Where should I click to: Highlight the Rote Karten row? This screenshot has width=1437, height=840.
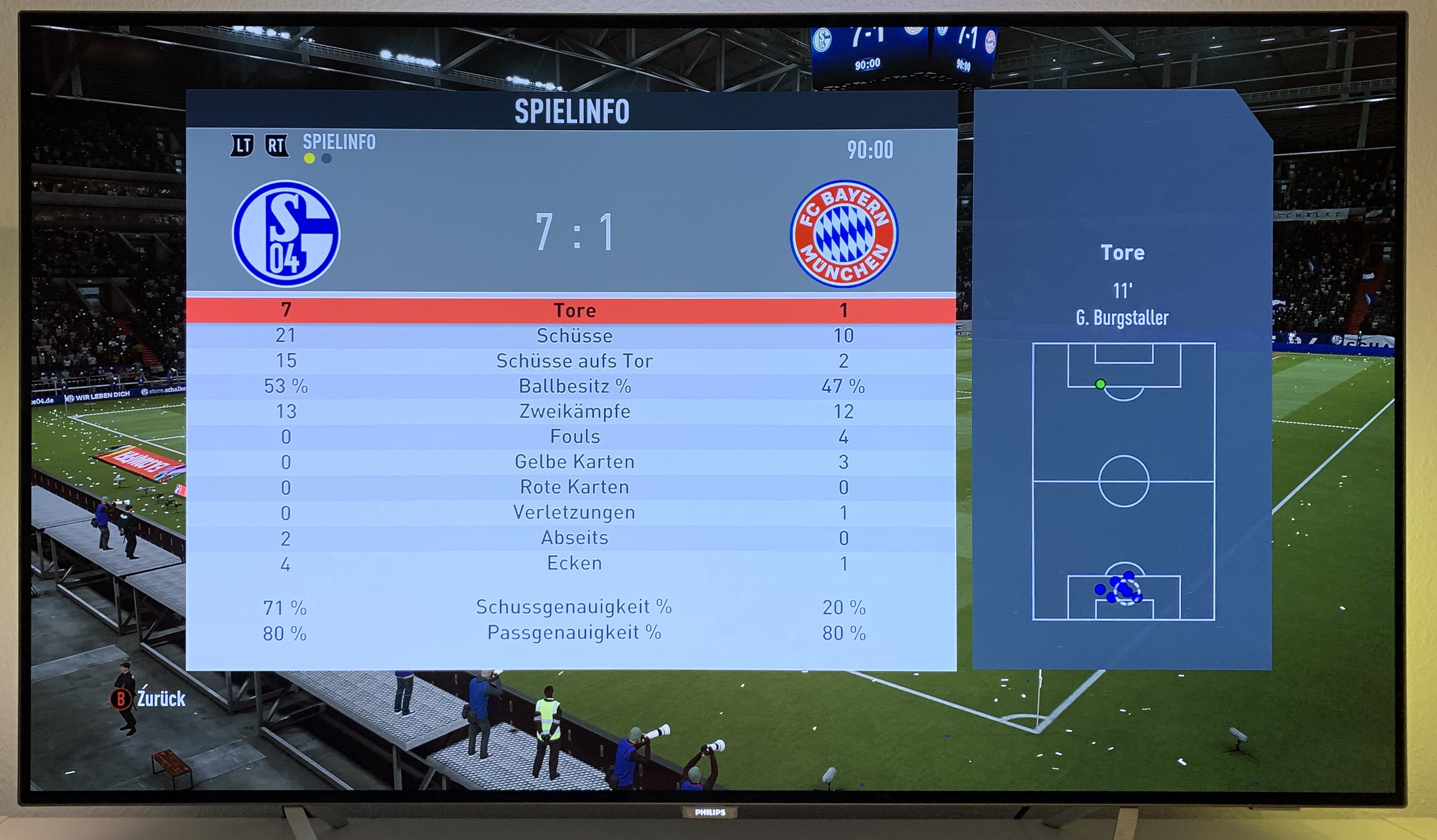[x=574, y=487]
